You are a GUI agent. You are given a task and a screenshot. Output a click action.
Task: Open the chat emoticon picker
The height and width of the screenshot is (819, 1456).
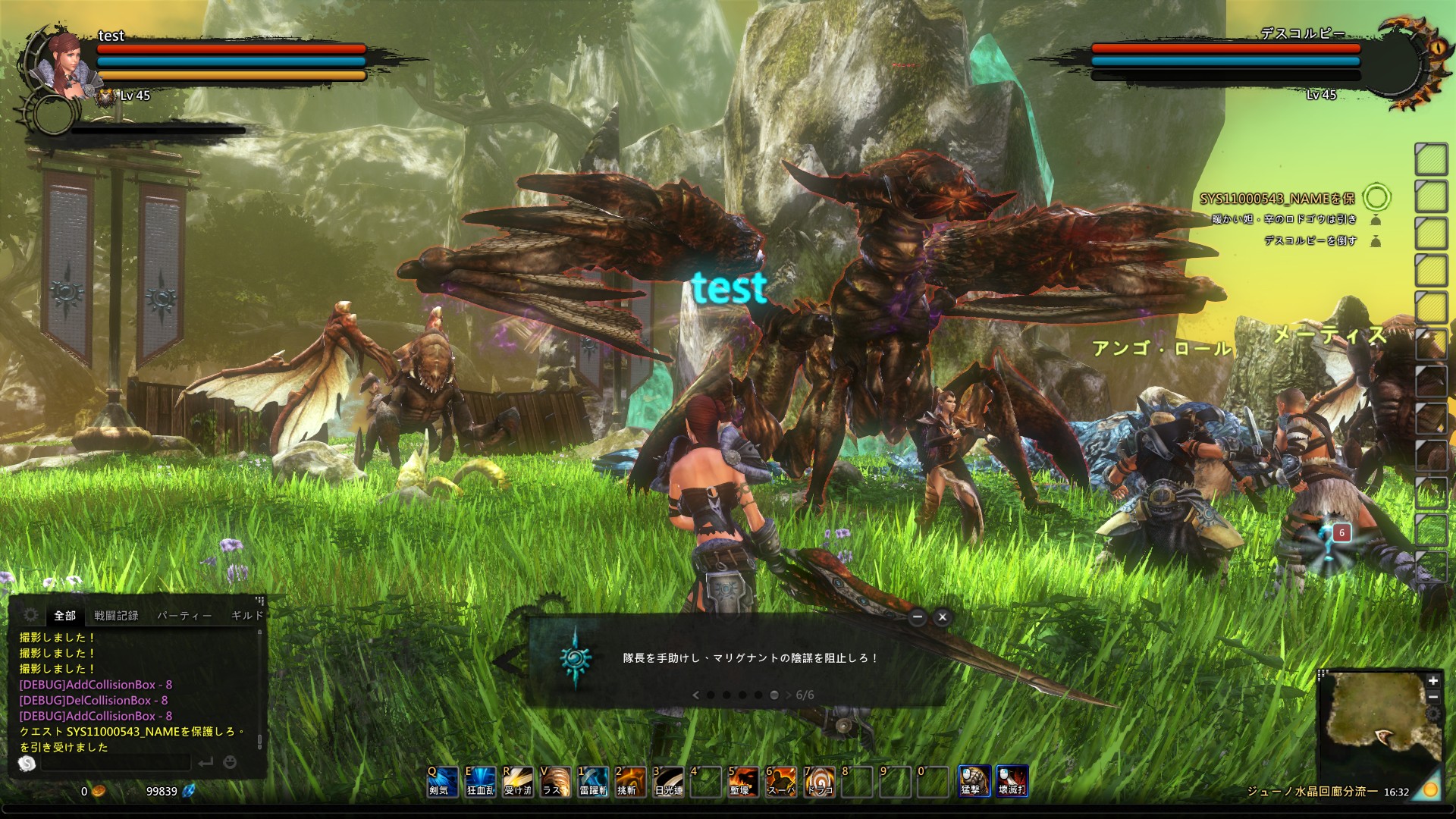[230, 762]
